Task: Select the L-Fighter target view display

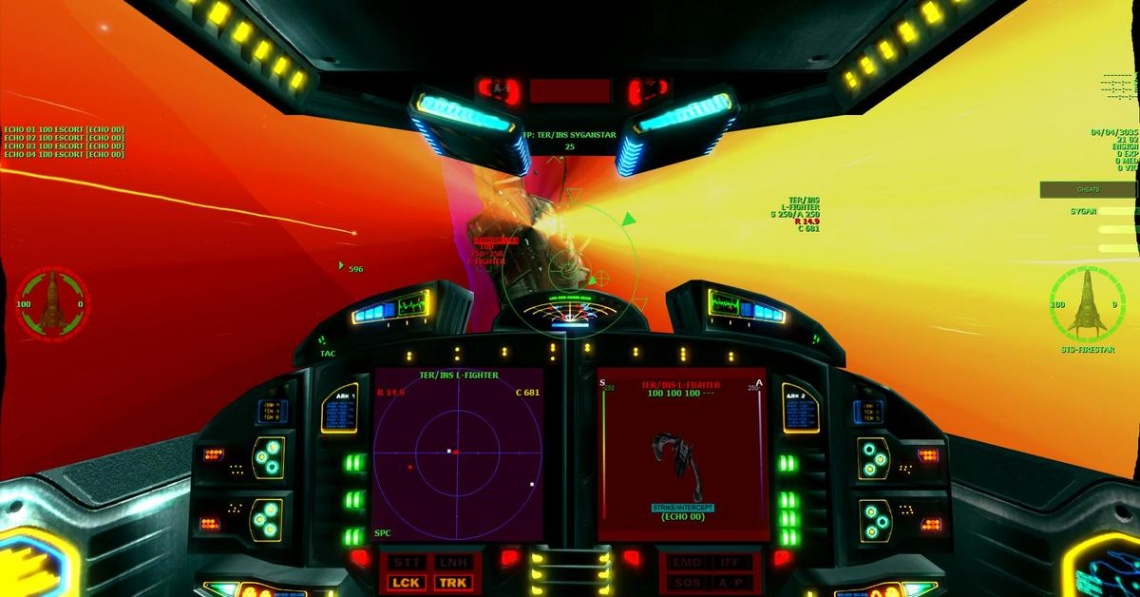Action: pos(681,453)
